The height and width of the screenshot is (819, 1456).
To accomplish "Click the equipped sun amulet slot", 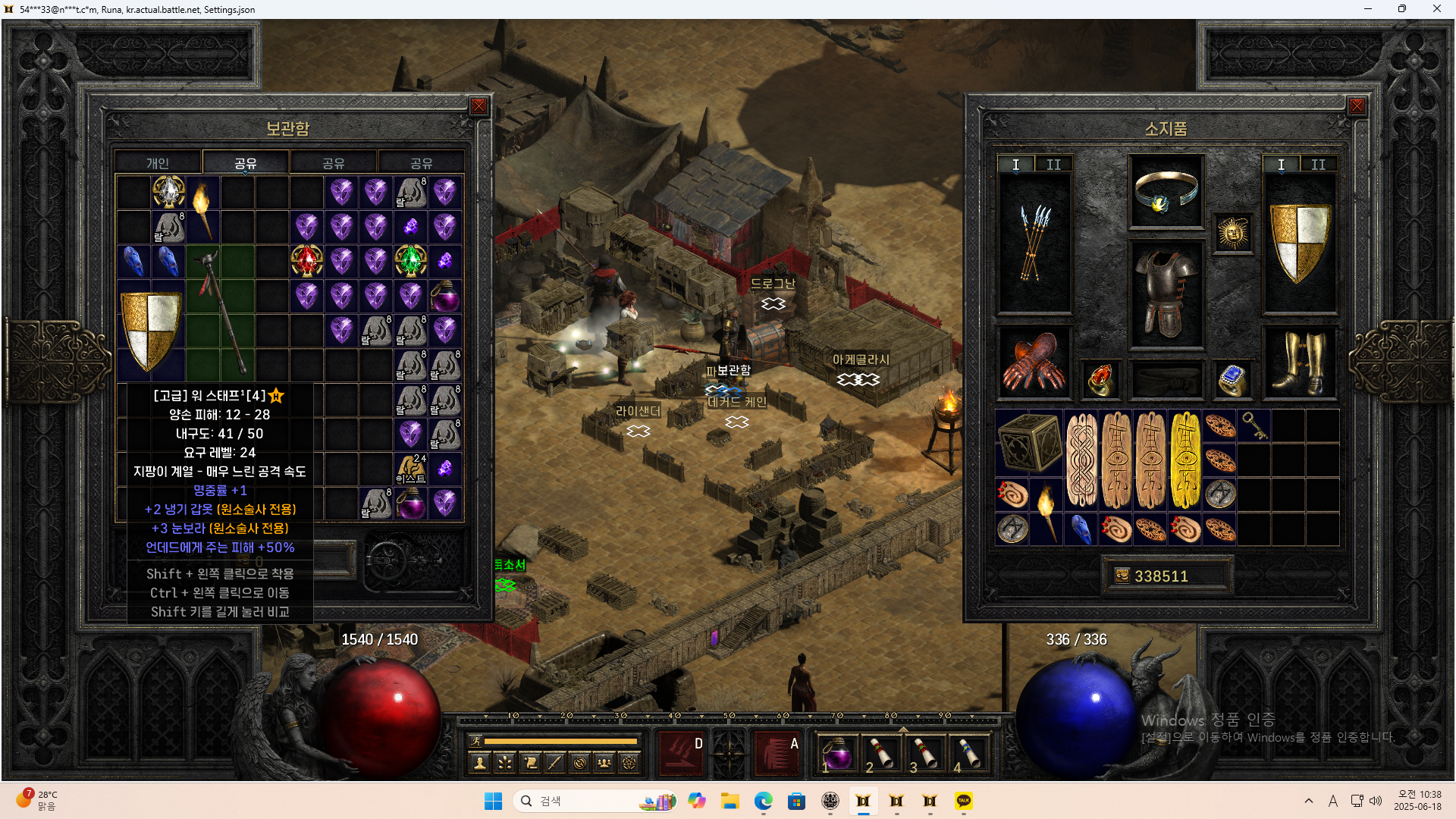I will [1233, 233].
